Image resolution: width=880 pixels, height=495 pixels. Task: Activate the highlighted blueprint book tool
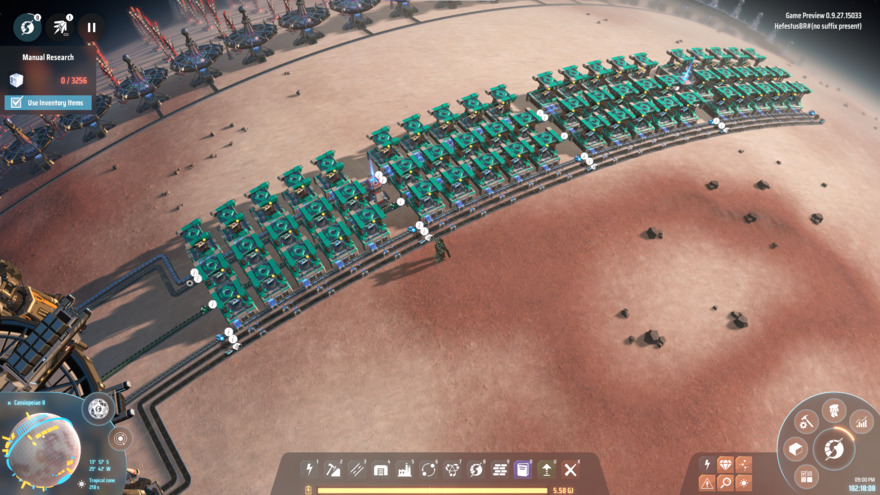[x=522, y=469]
